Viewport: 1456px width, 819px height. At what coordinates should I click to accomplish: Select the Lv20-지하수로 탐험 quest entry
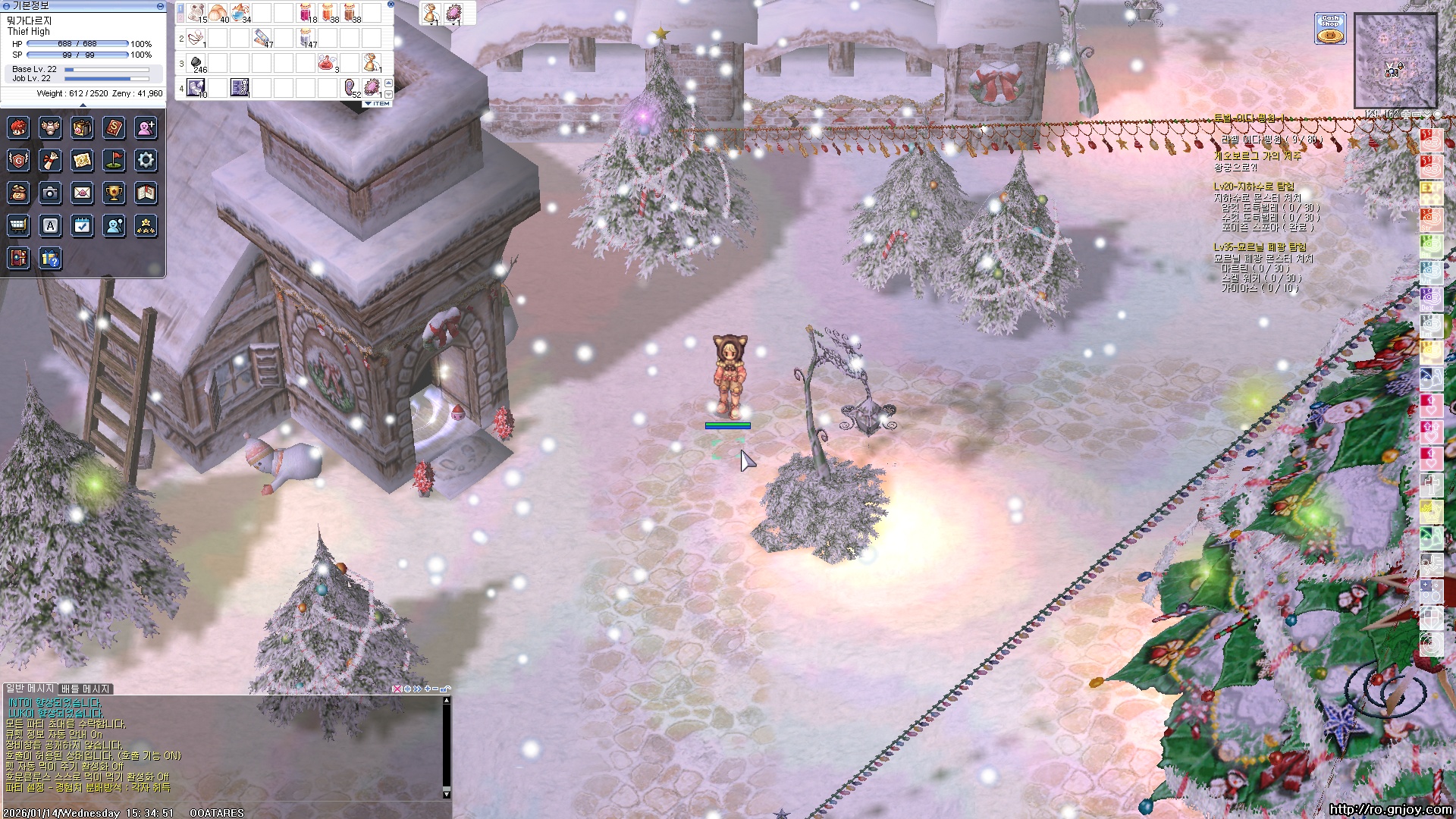point(1254,187)
